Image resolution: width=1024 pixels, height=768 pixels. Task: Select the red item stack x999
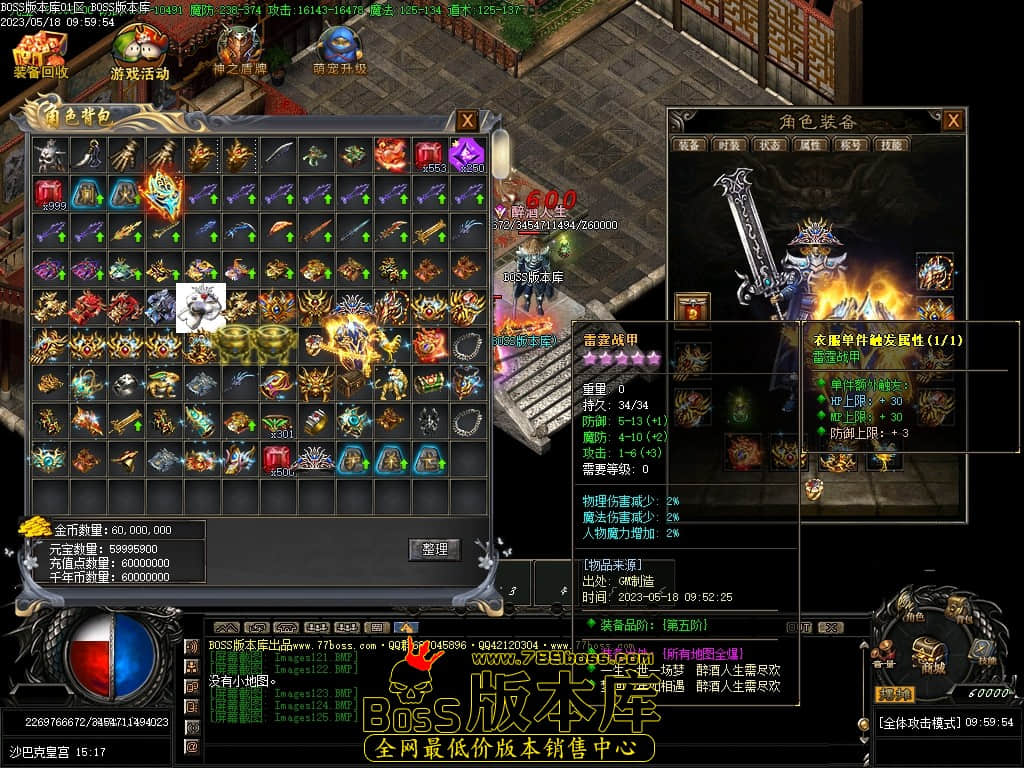(50, 192)
